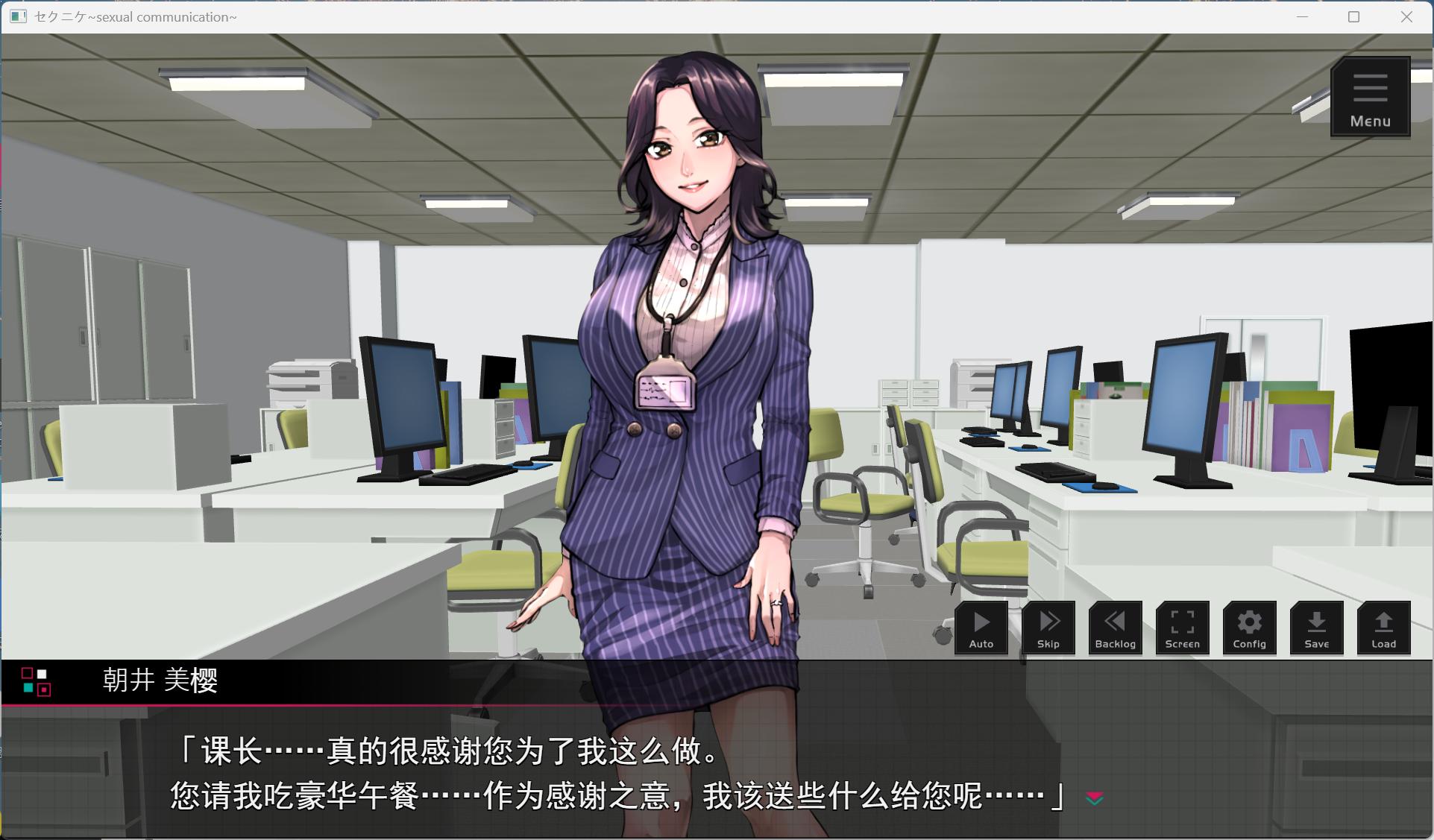The image size is (1434, 840).
Task: Open the Backlog message history
Action: (x=1115, y=628)
